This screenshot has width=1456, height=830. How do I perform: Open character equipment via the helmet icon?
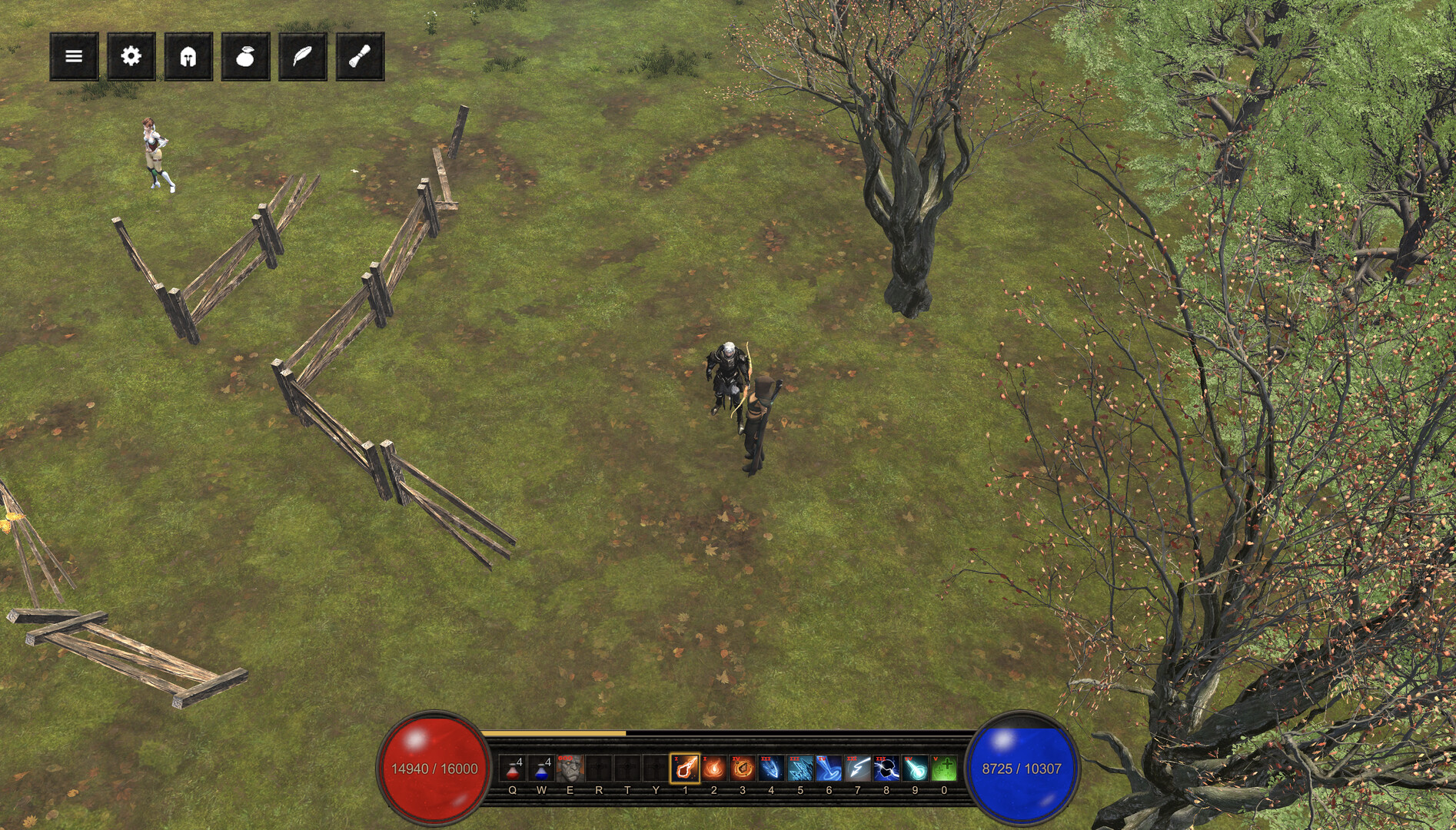188,56
